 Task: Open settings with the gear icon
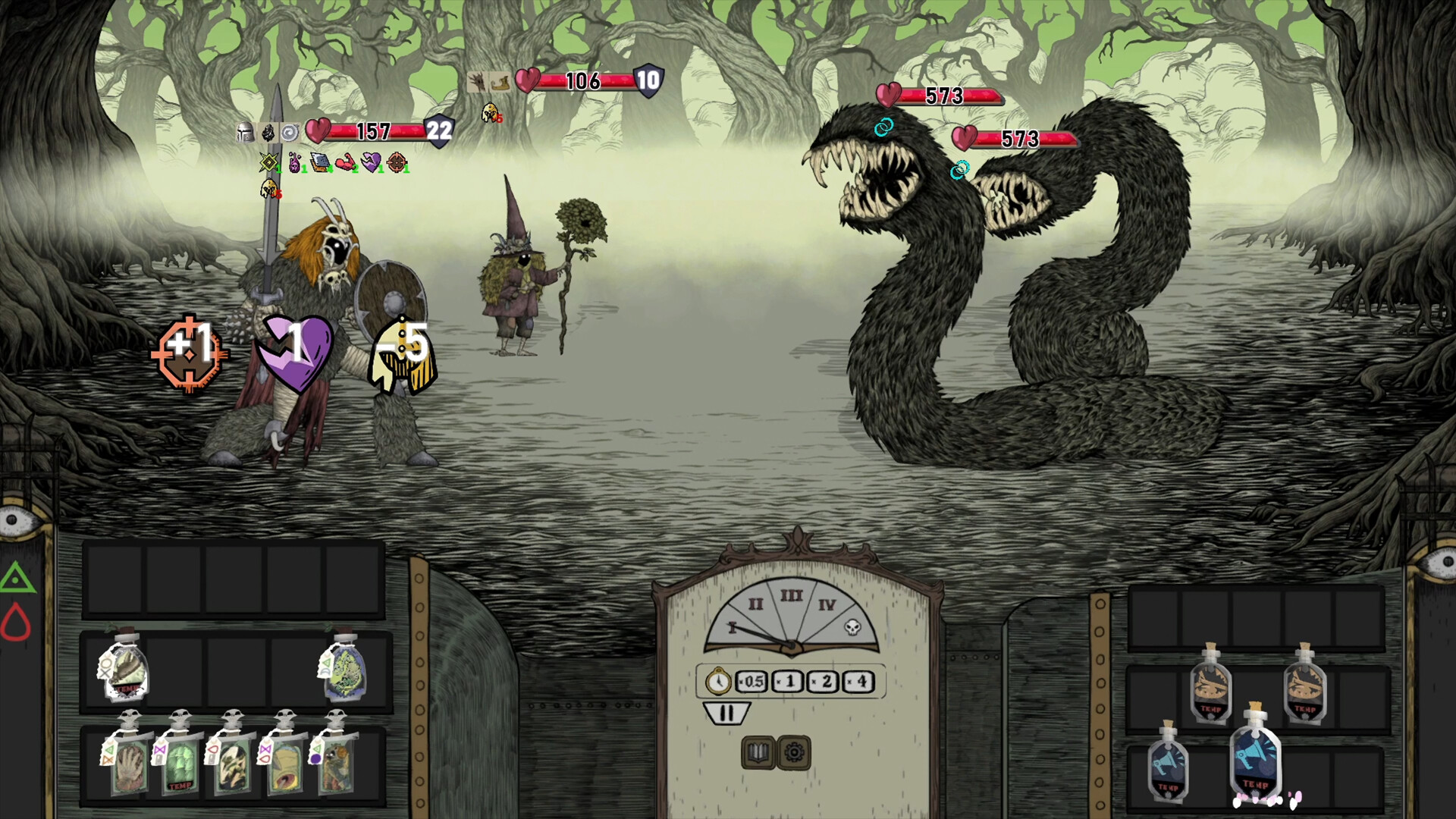pyautogui.click(x=794, y=752)
